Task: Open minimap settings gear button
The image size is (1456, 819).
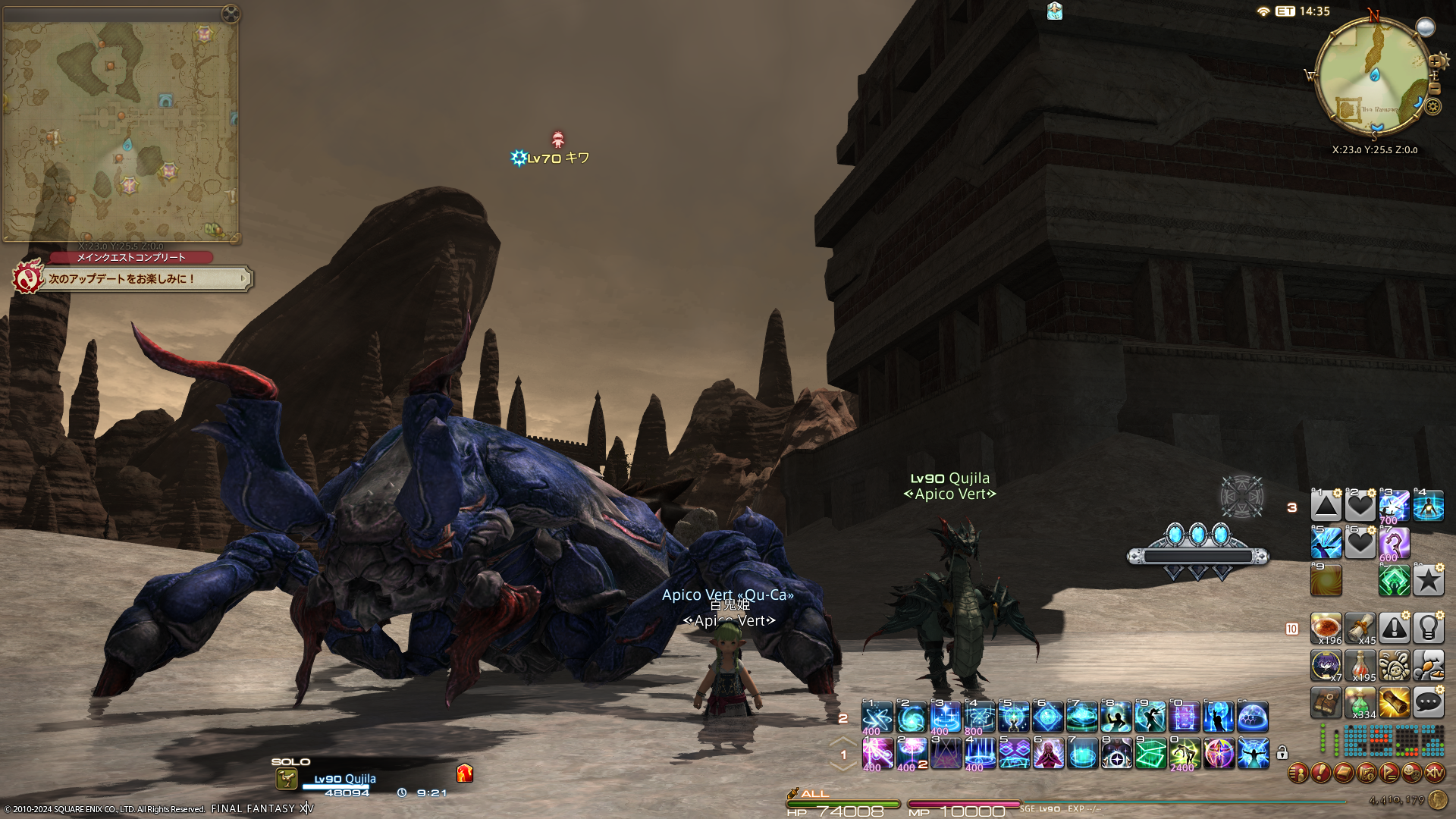Action: point(1432,107)
